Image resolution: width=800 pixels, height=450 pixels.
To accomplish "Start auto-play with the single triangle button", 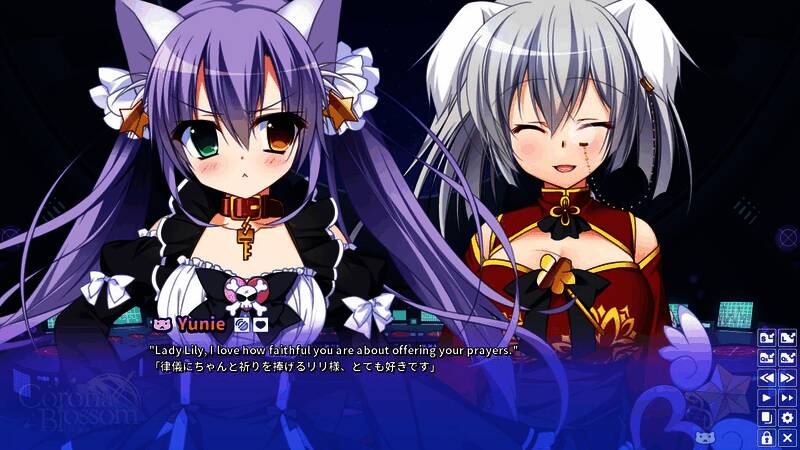I will point(767,398).
